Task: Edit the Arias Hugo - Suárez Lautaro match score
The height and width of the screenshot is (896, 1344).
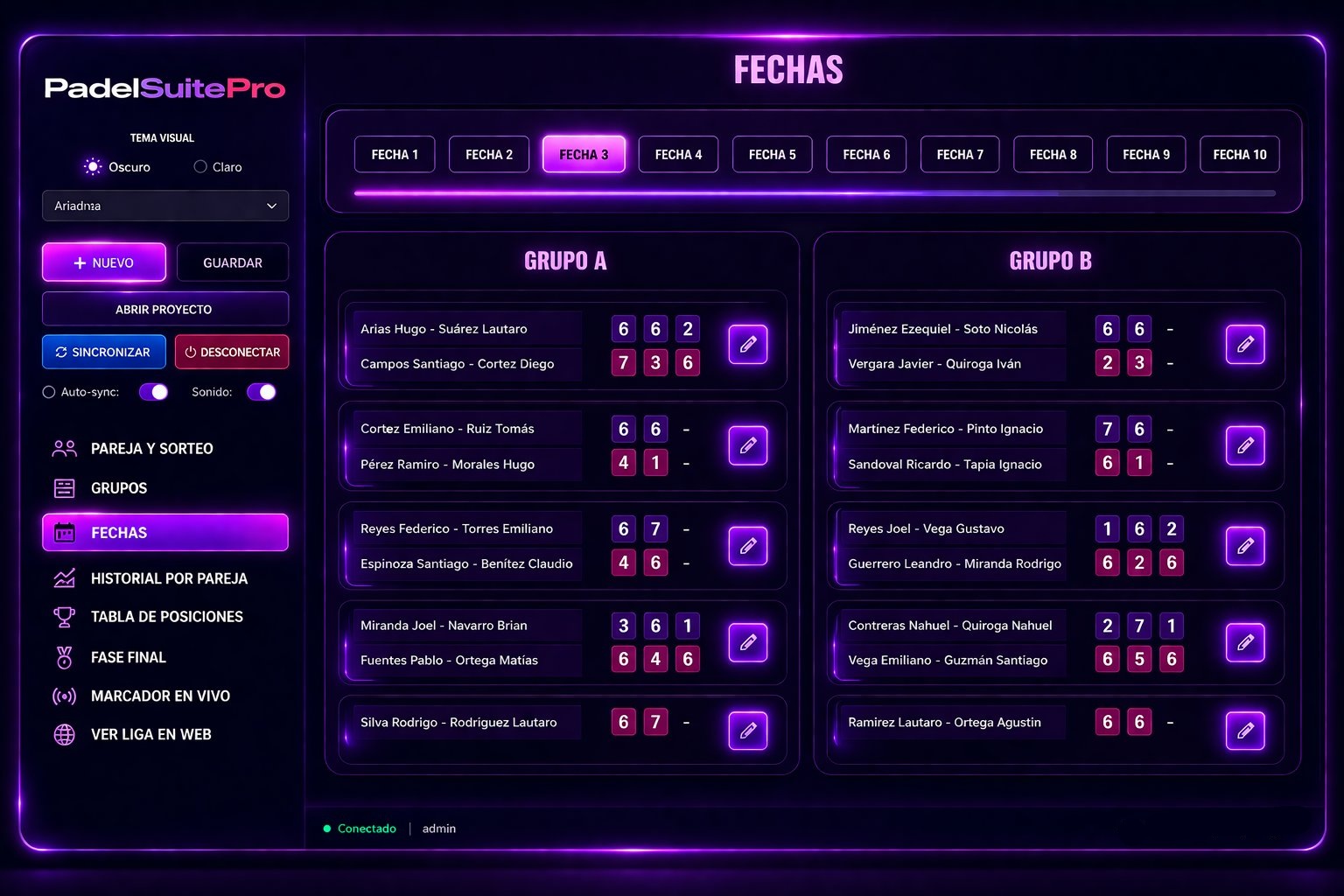Action: tap(747, 345)
